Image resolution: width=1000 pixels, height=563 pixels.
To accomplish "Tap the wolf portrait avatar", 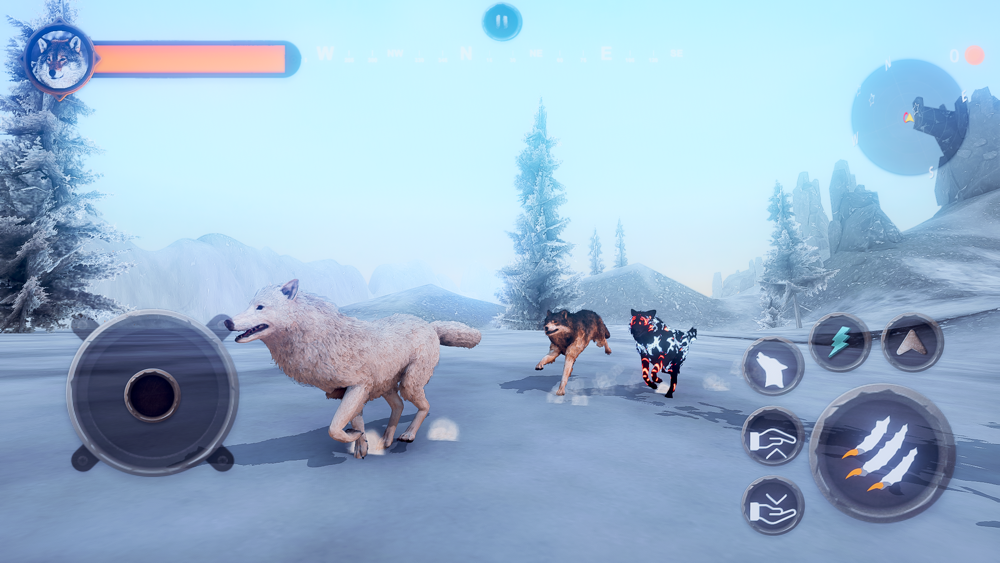I will click(59, 59).
